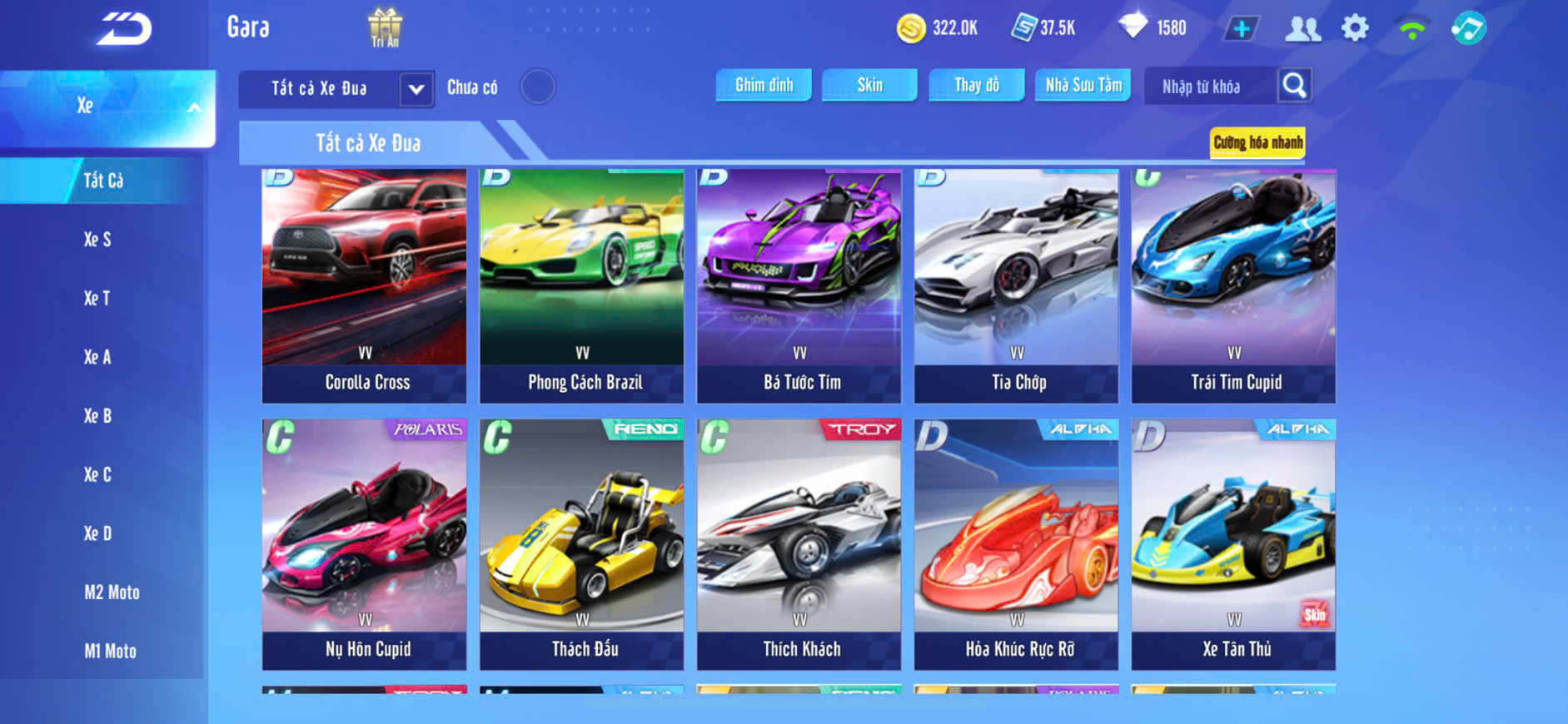Focus the Nhập từ khóa search field

click(x=1209, y=87)
